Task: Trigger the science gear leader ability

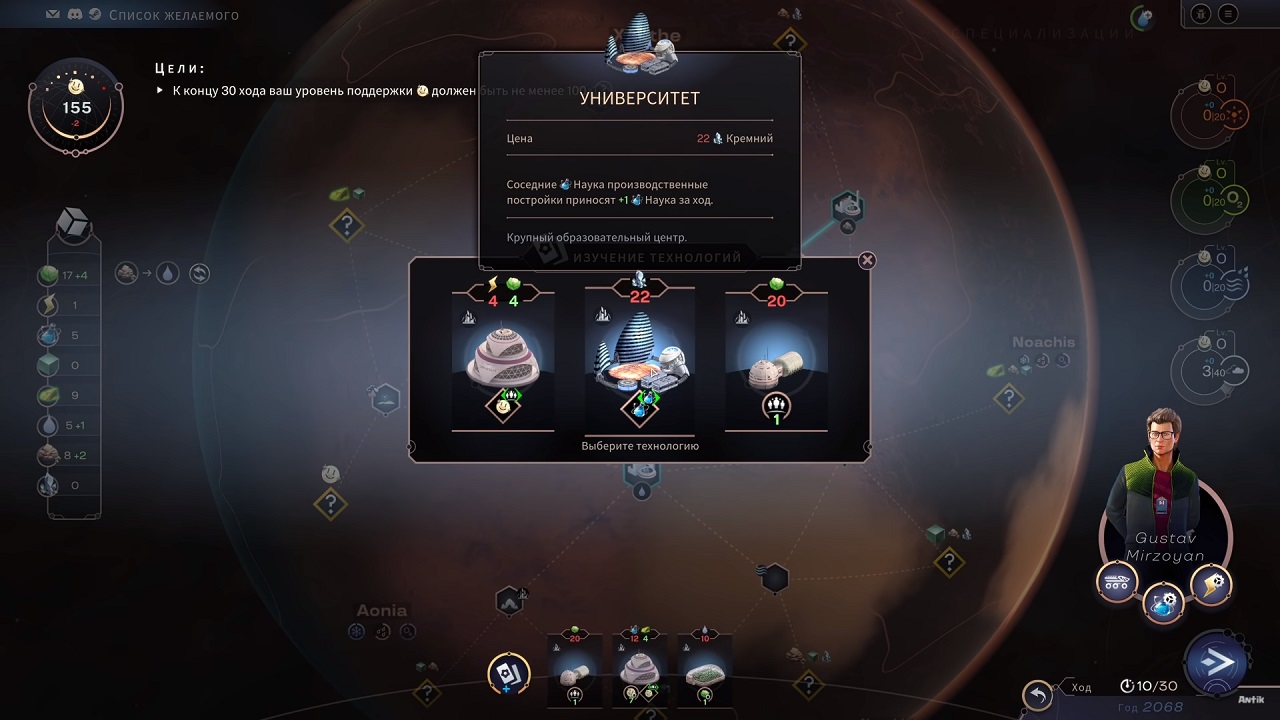Action: click(1164, 604)
